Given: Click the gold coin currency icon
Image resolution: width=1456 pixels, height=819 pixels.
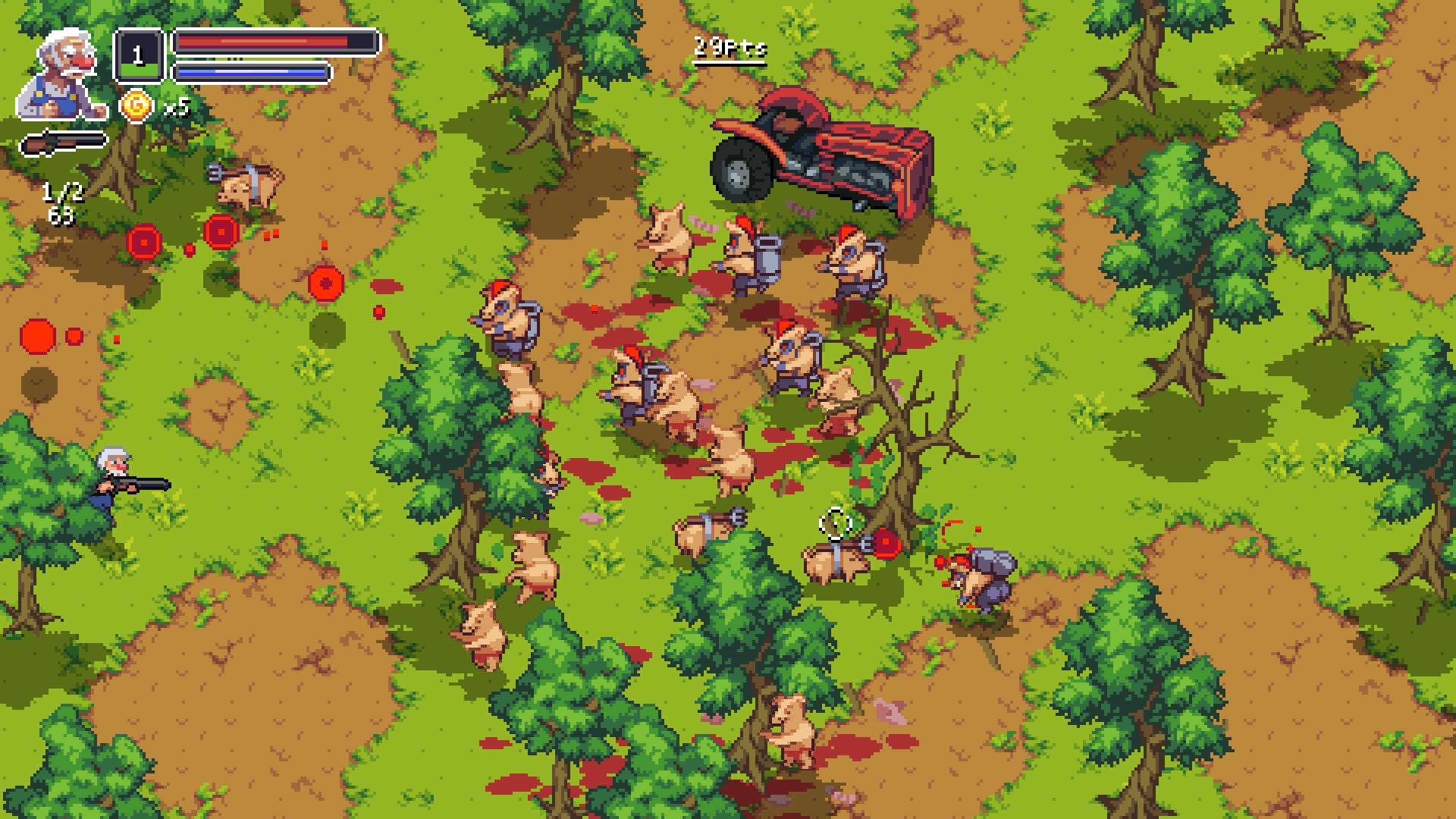Looking at the screenshot, I should [x=136, y=106].
